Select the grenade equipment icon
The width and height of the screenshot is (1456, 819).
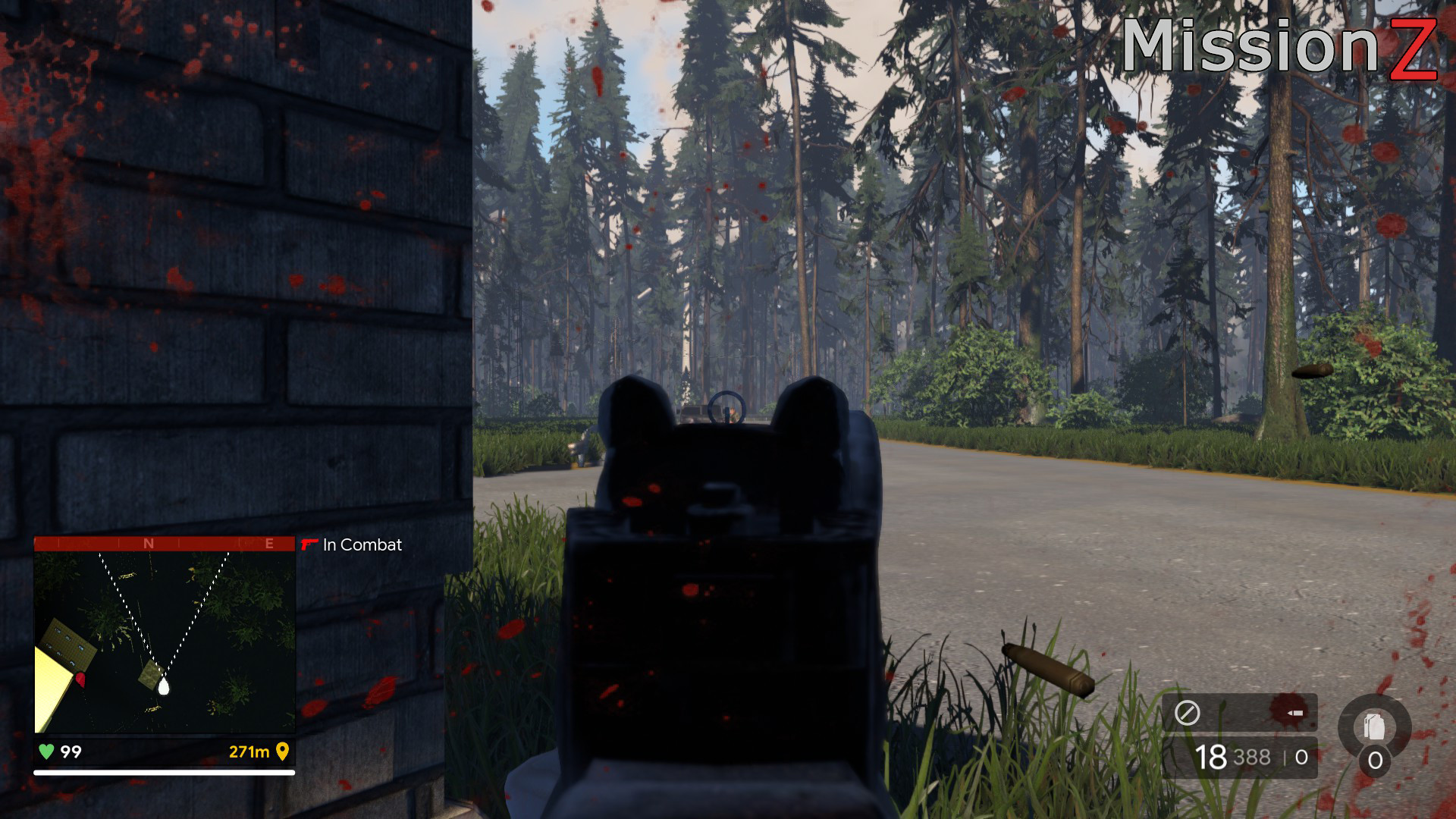[x=1374, y=725]
